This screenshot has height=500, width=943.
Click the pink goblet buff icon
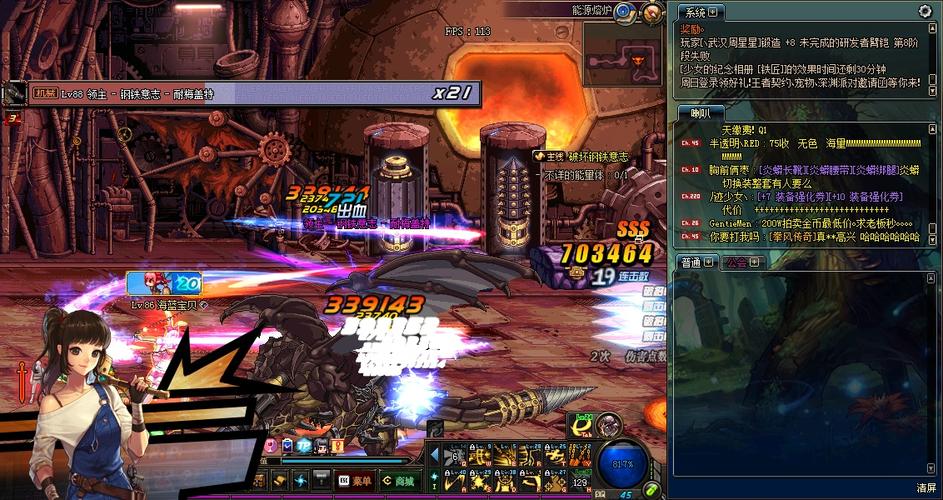point(271,446)
